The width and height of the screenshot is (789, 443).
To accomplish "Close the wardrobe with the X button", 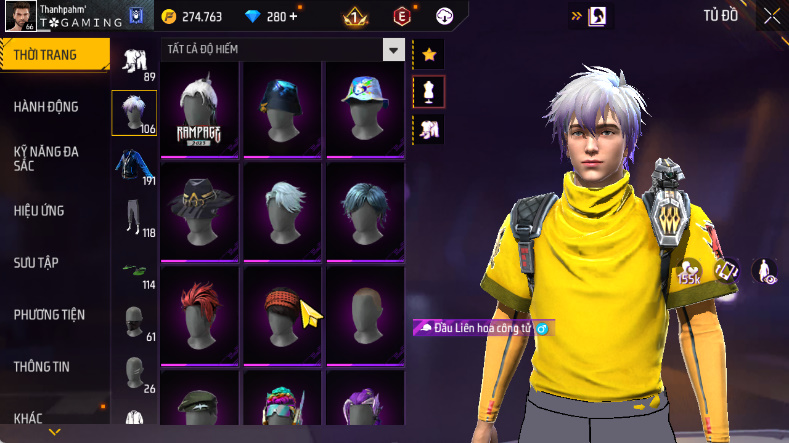I will 772,15.
